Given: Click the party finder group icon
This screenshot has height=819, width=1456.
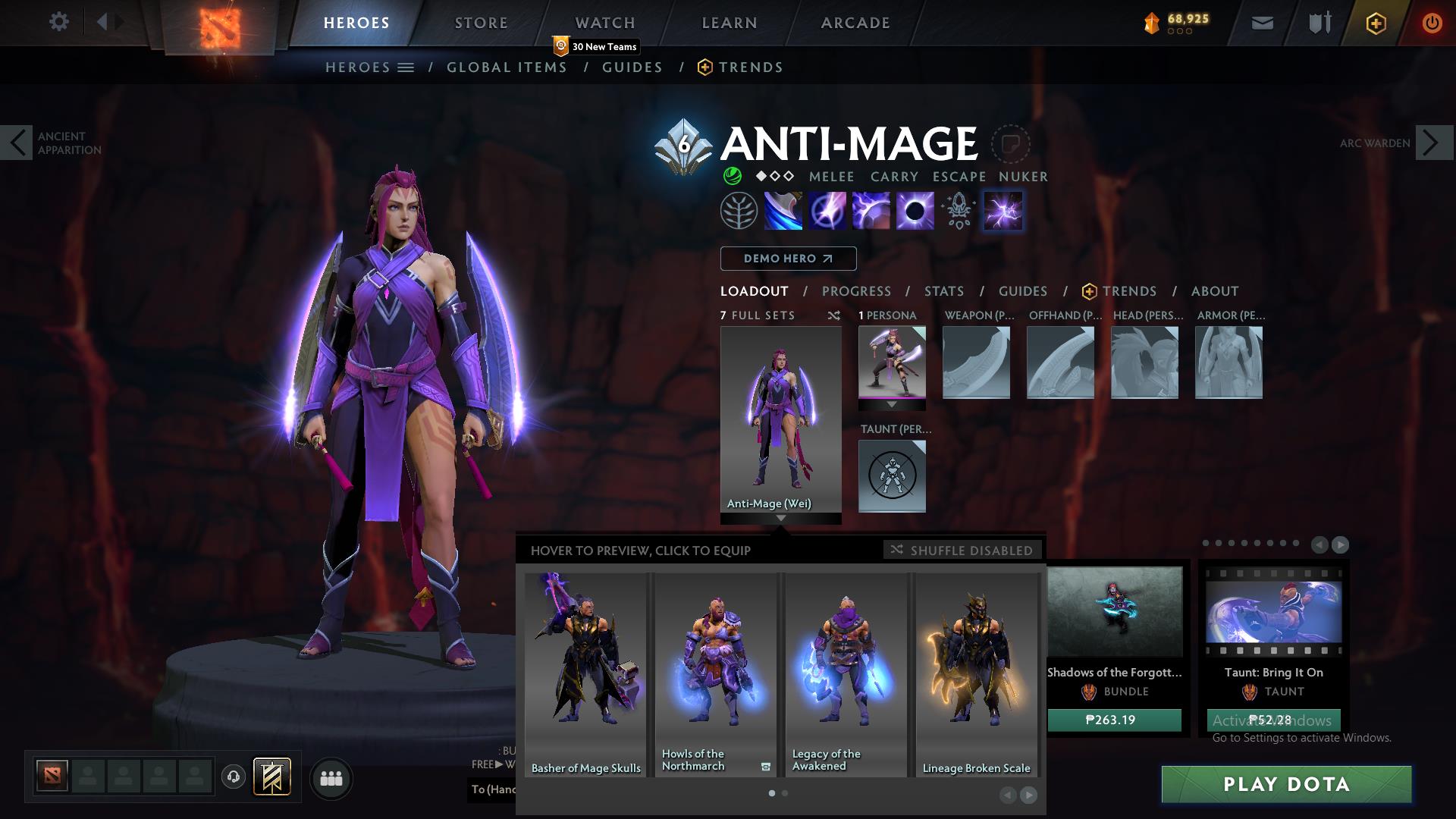Looking at the screenshot, I should (331, 778).
